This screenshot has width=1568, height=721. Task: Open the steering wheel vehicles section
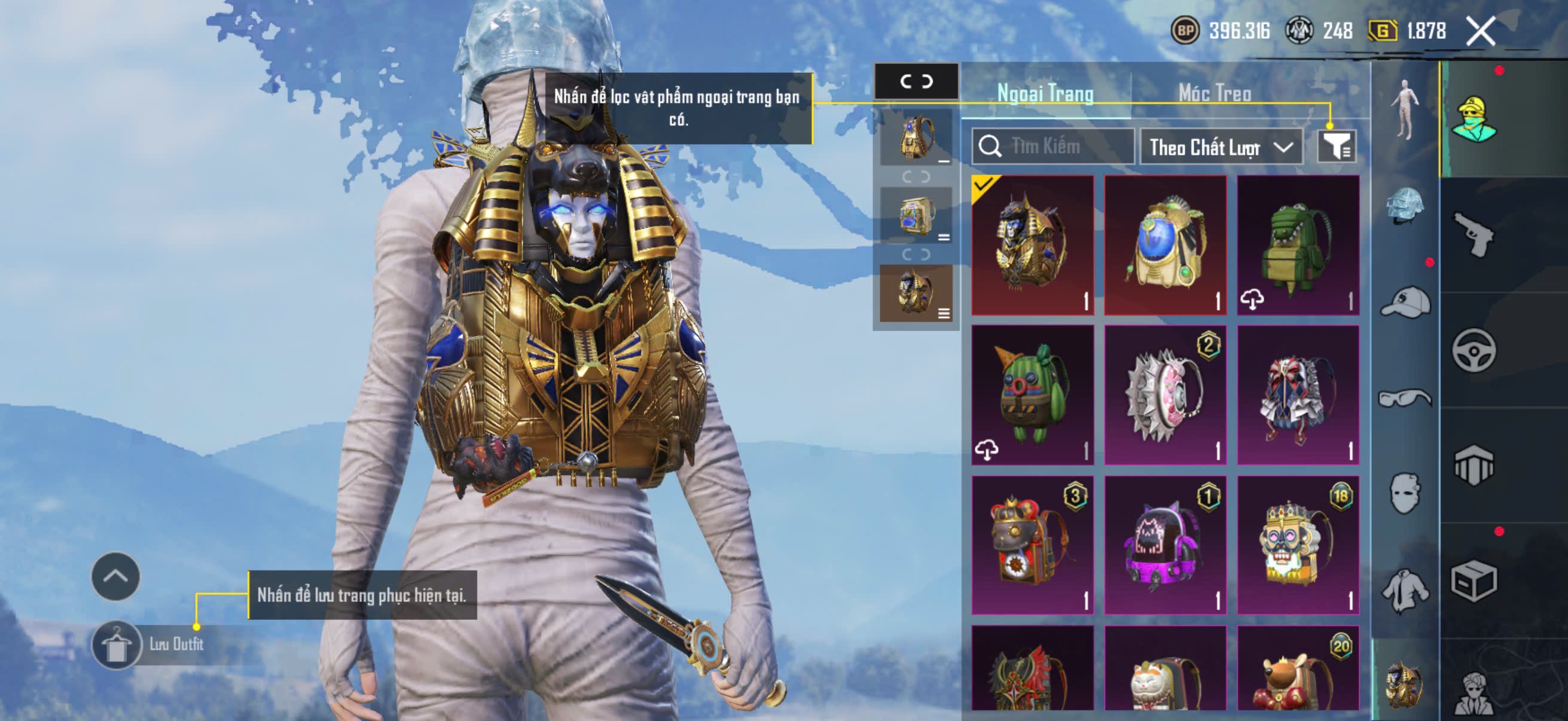(1474, 350)
